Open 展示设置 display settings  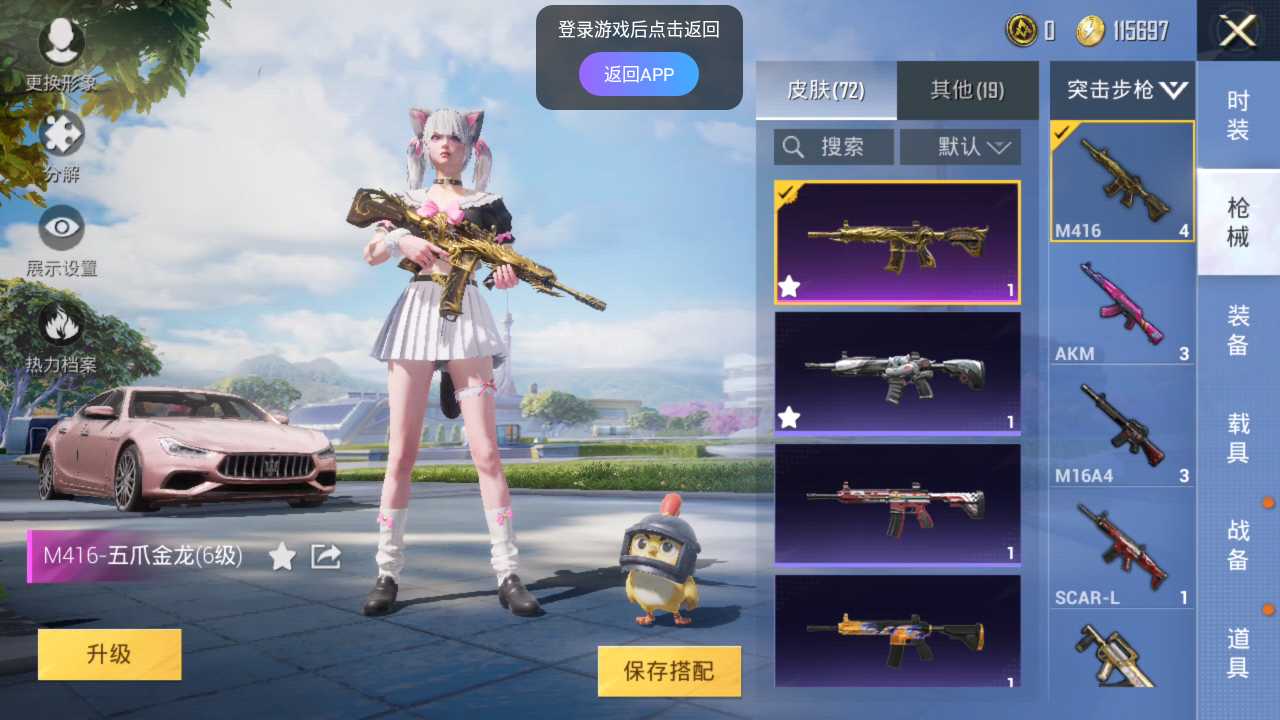pyautogui.click(x=60, y=228)
